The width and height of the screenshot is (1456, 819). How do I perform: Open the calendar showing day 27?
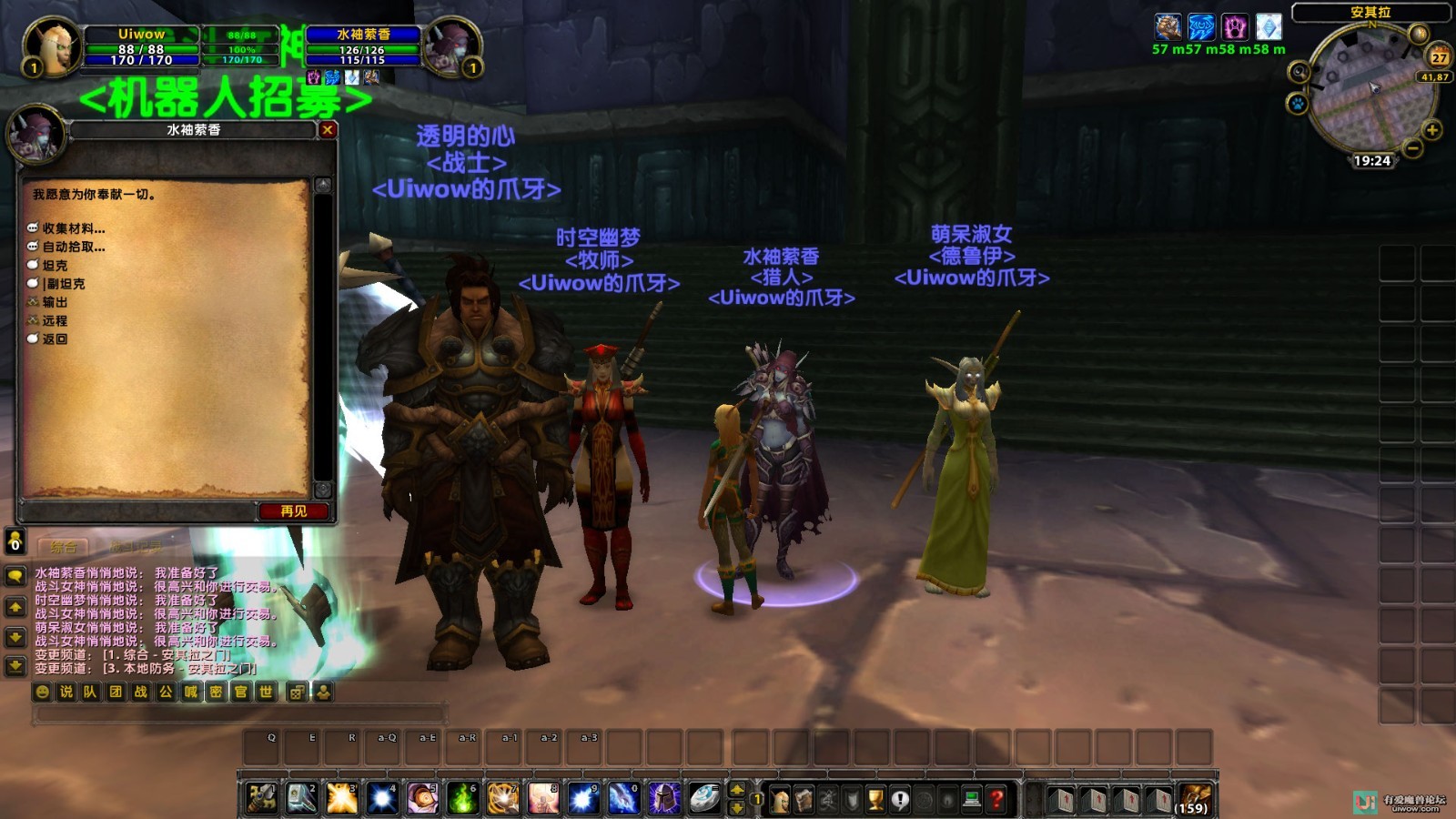click(1440, 57)
